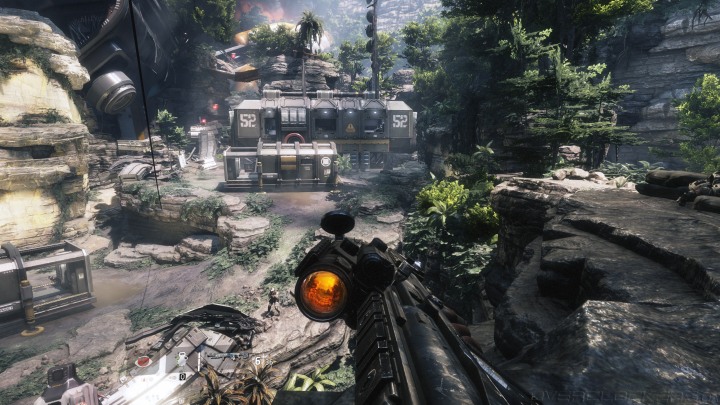The width and height of the screenshot is (720, 405).
Task: Click the sniper rifle weapon icon
Action: 228,355
